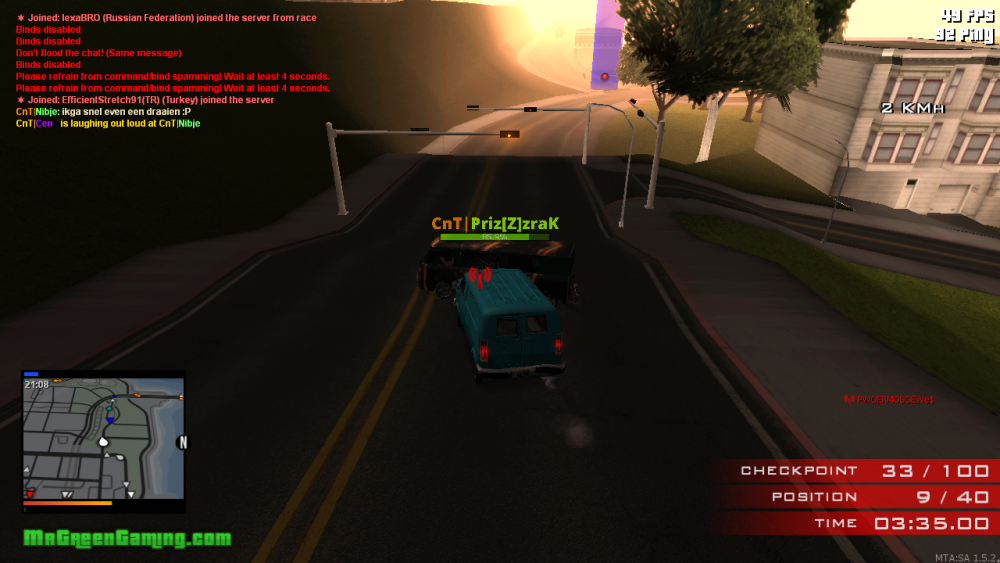
Task: Click the CnT|Nibje chat message line
Action: (103, 112)
